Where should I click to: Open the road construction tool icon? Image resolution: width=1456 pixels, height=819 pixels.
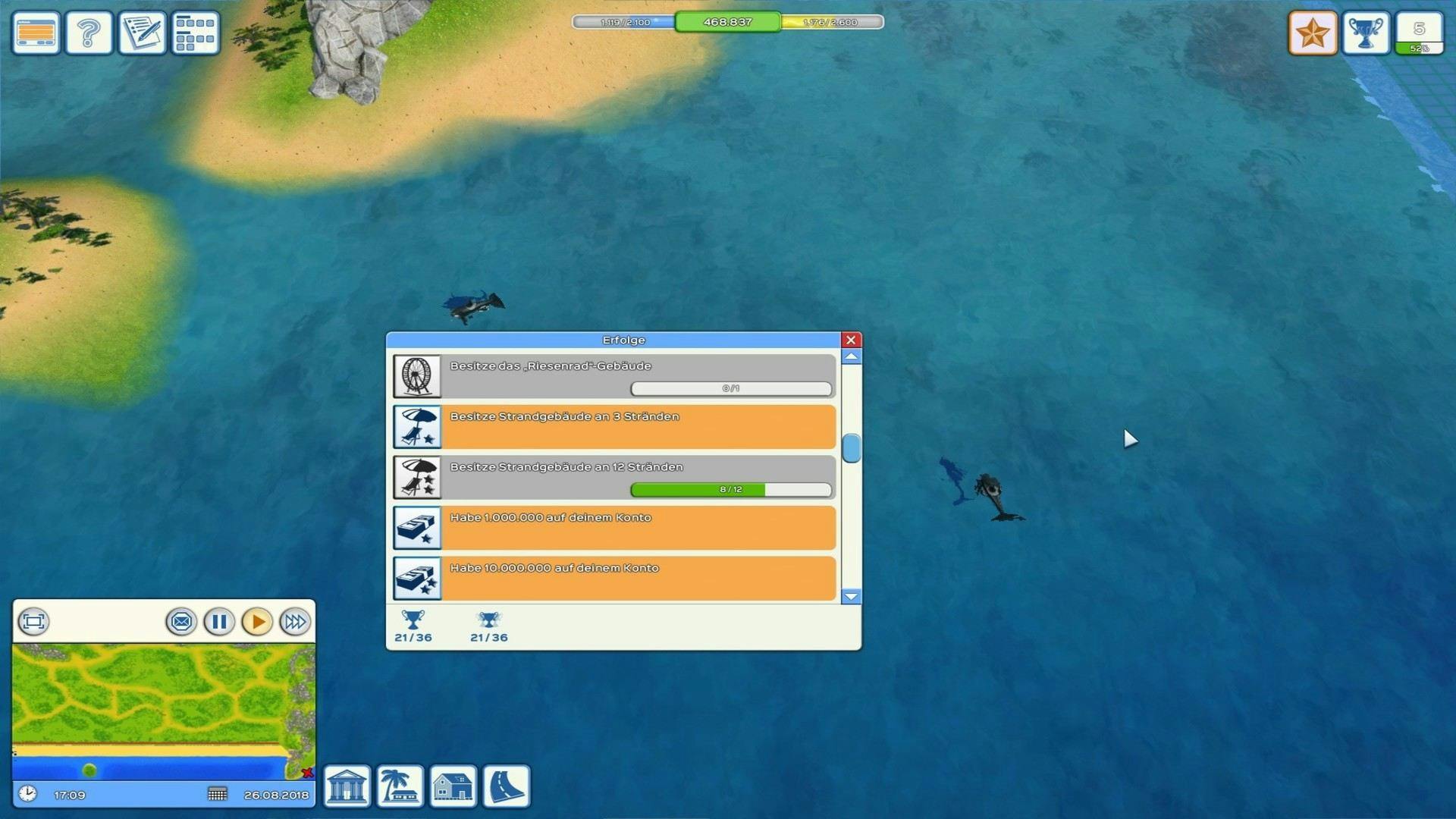pos(505,786)
